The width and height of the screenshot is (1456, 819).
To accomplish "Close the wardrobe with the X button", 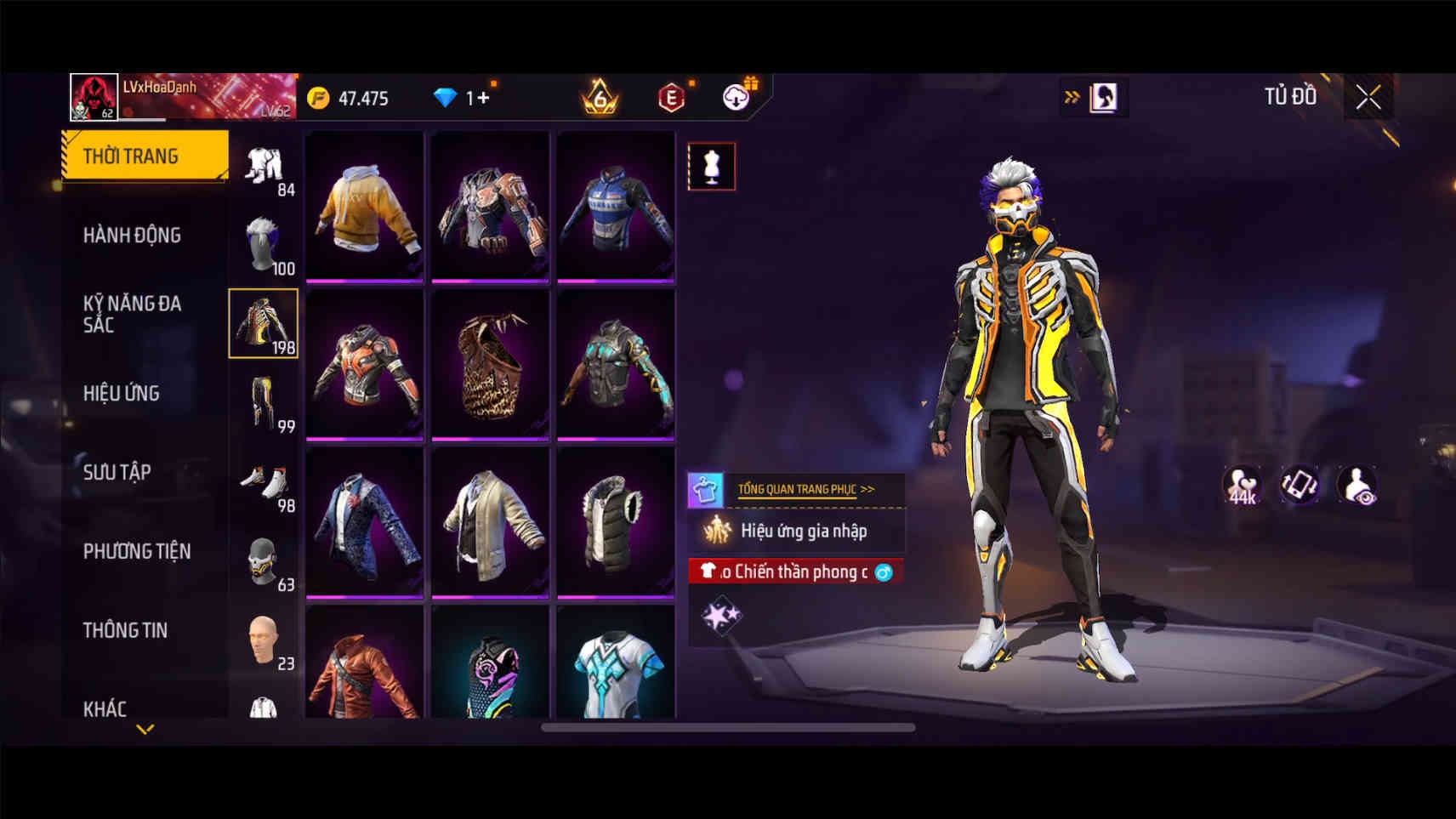I will click(x=1368, y=98).
